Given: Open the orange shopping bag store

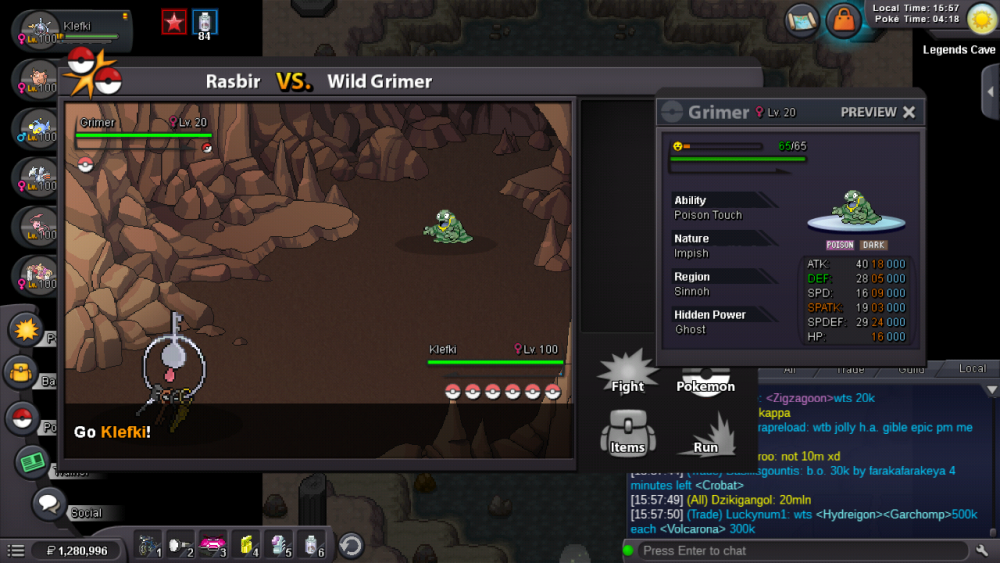Looking at the screenshot, I should click(x=844, y=20).
